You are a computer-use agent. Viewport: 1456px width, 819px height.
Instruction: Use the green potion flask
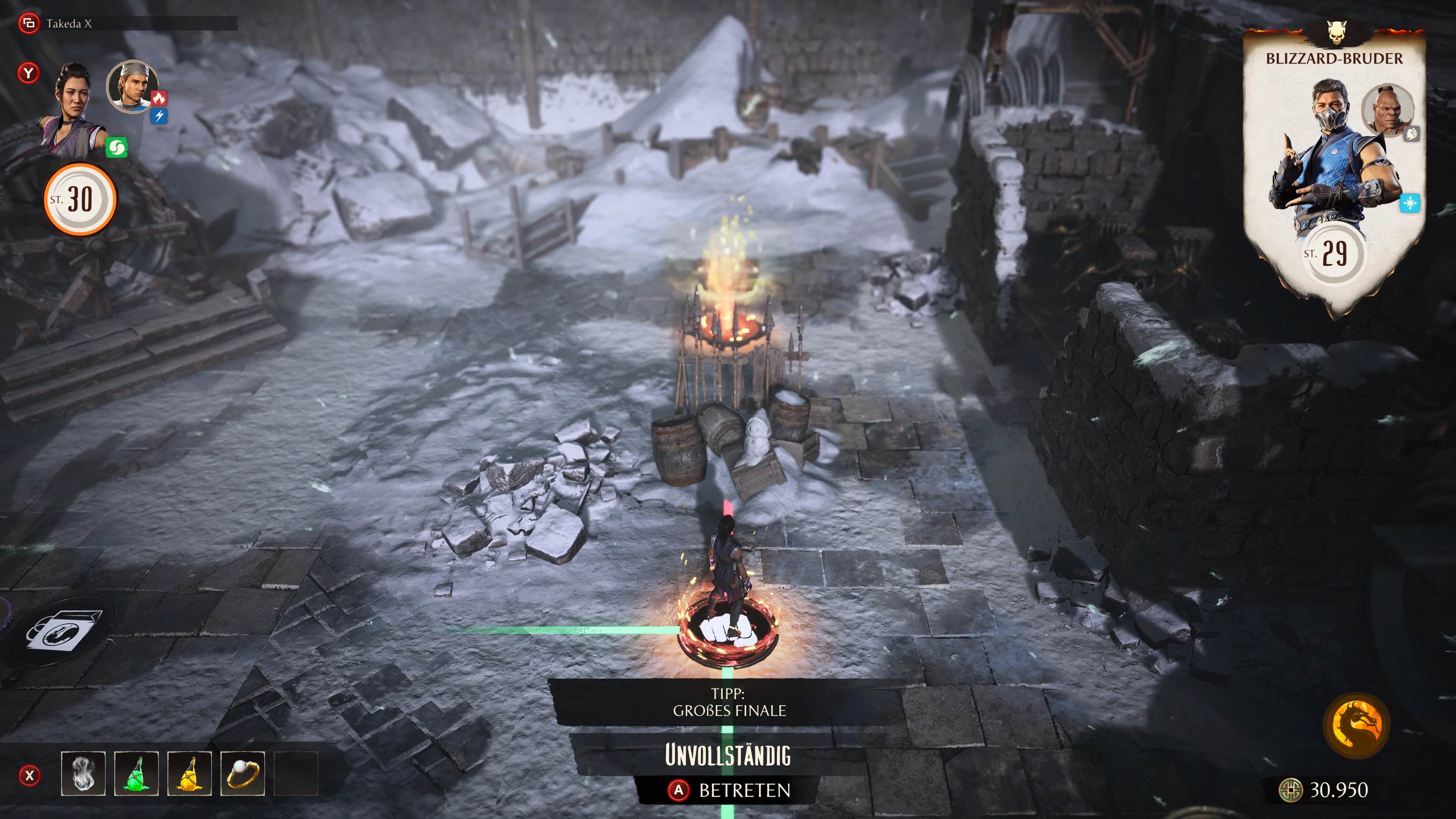pos(136,773)
